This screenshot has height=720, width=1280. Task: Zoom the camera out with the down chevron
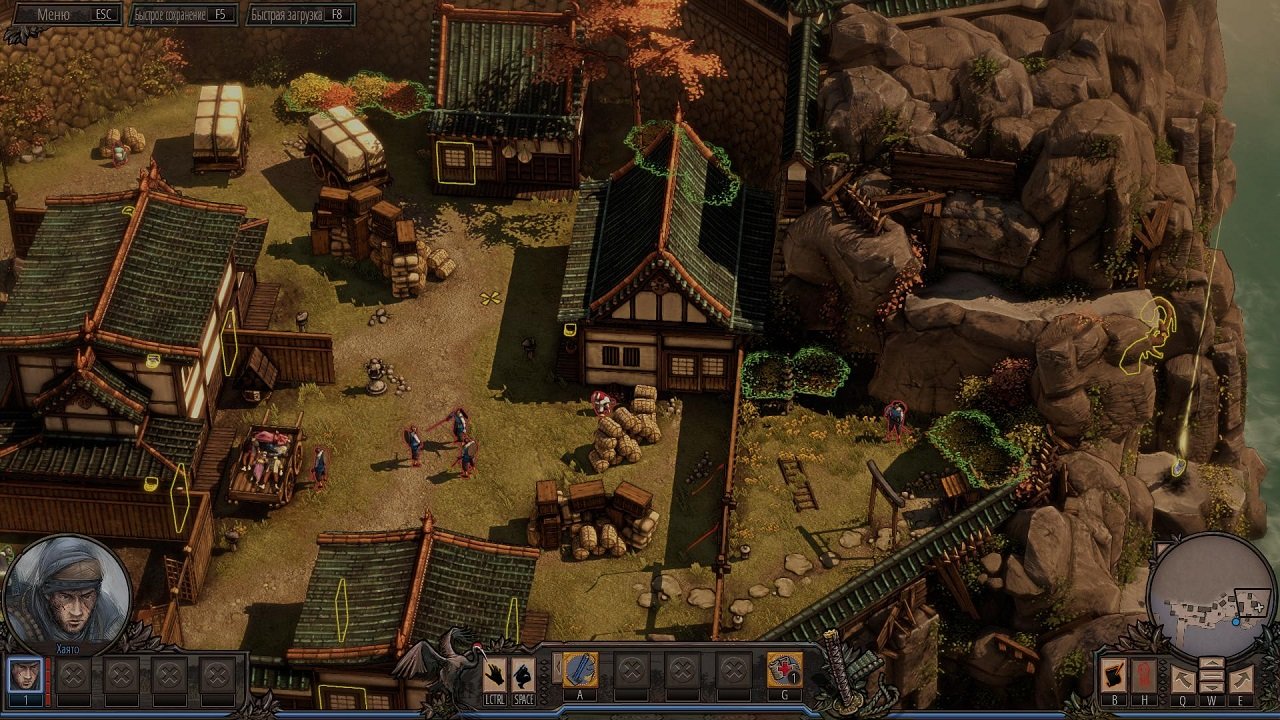coord(1212,687)
